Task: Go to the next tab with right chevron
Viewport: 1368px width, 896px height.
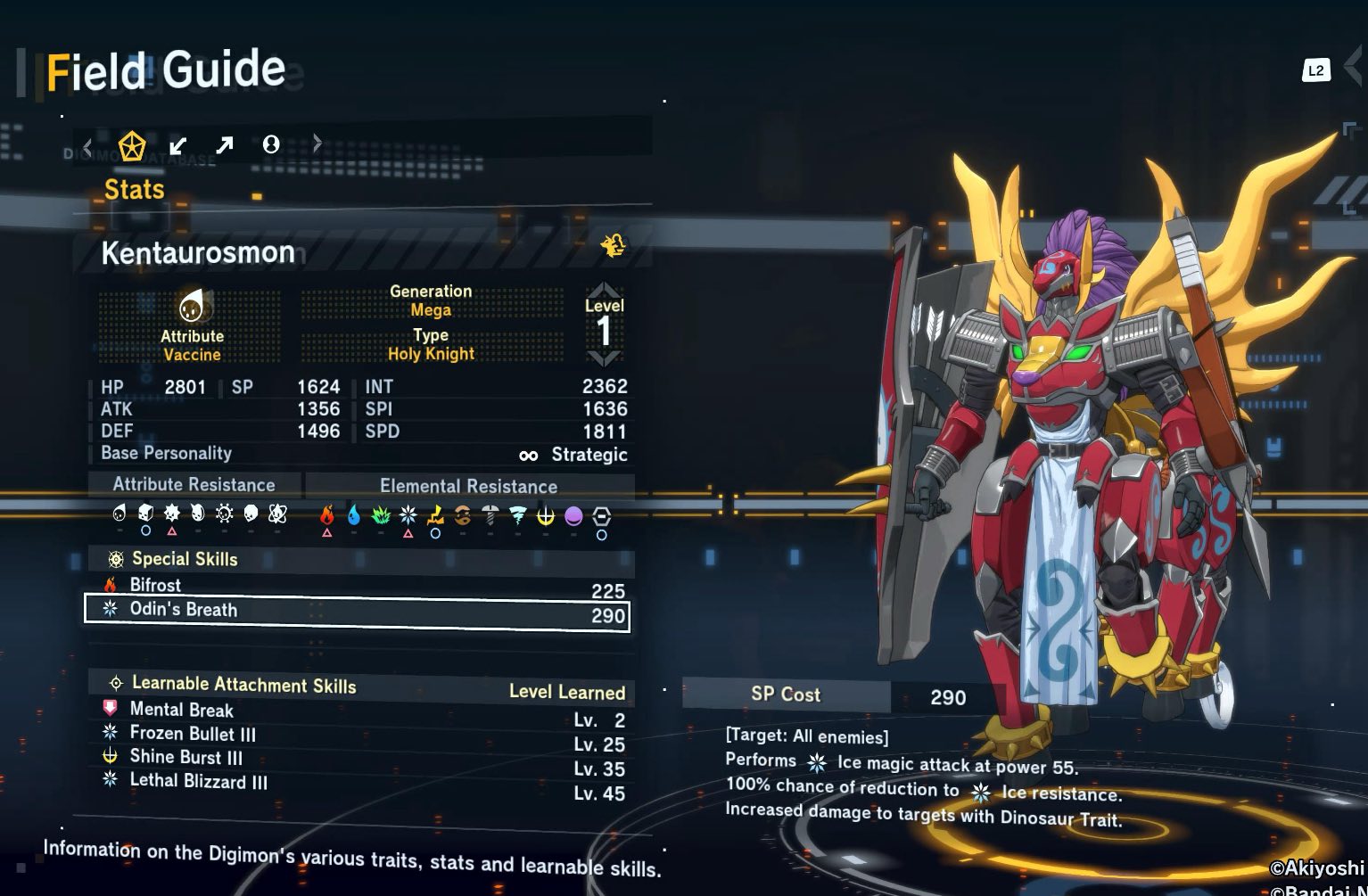Action: 317,143
